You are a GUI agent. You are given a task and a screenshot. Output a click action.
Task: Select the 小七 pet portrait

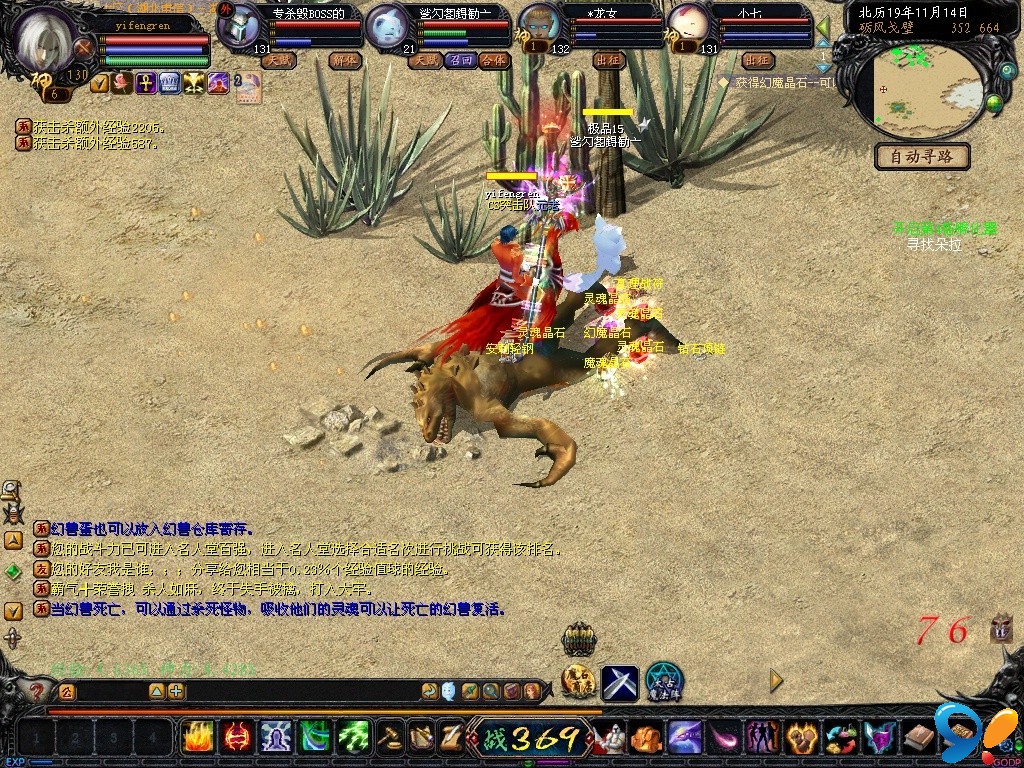pyautogui.click(x=687, y=24)
